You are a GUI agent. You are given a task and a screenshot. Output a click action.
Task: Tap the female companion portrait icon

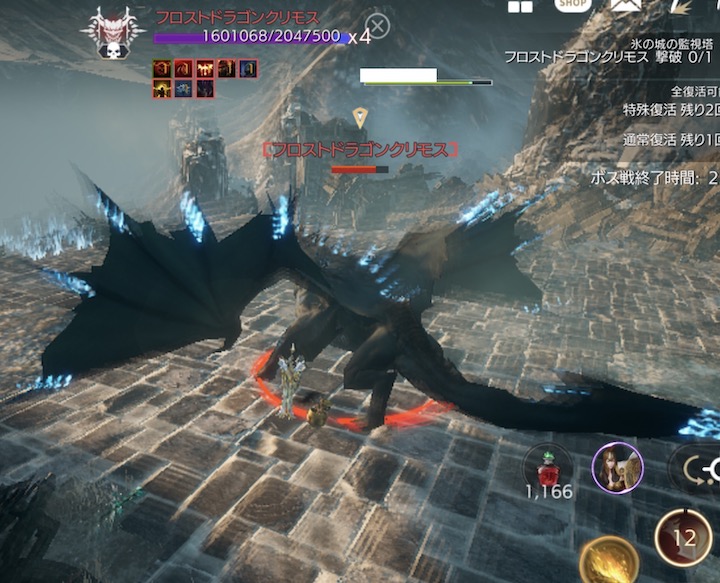coord(617,468)
